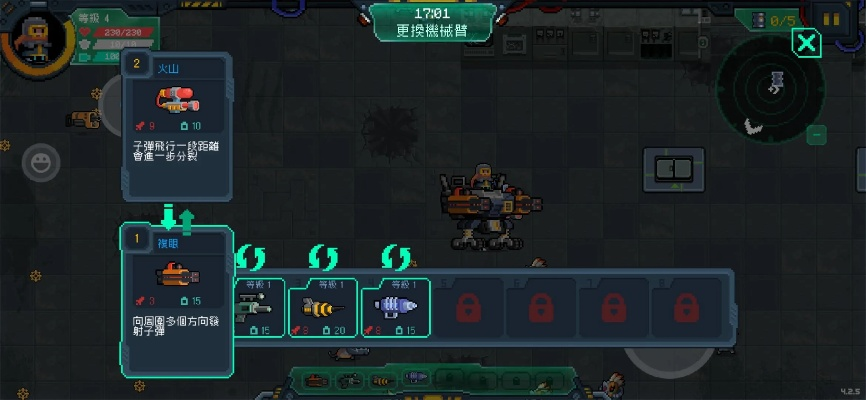Tap the green up-down swap arrows
Viewport: 866px width, 400px height.
[x=177, y=216]
